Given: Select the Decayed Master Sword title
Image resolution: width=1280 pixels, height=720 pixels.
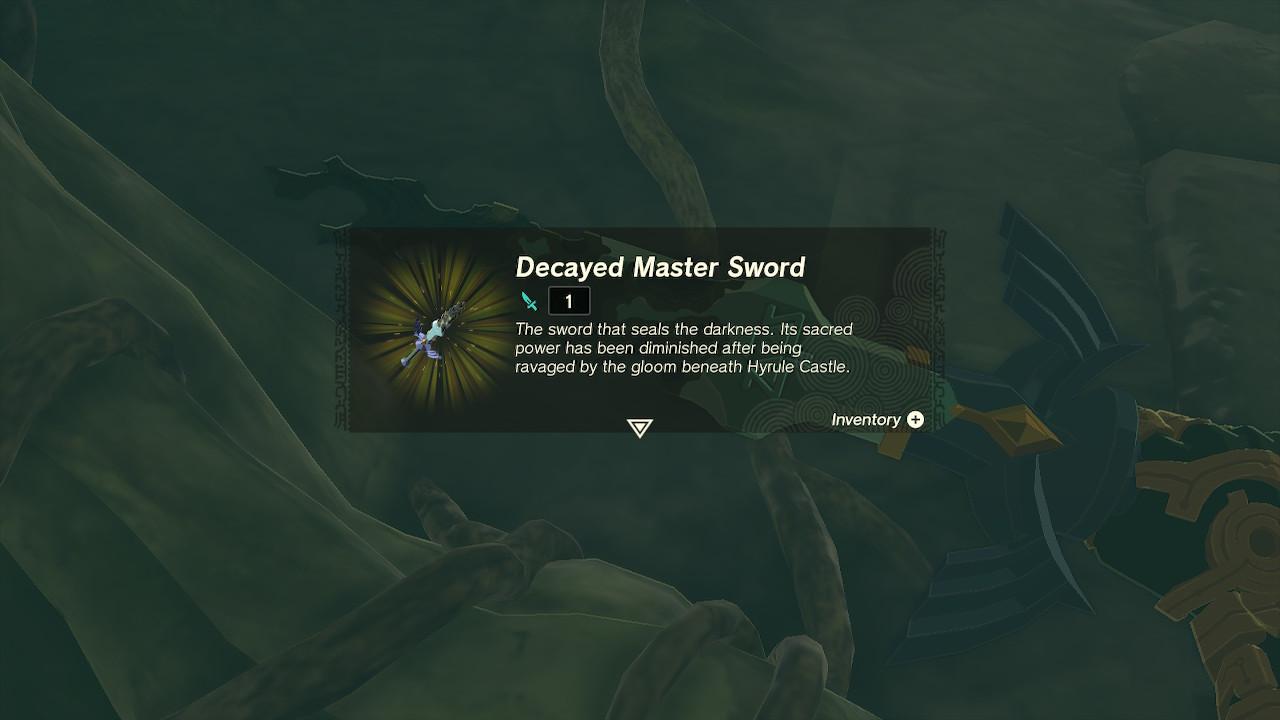Looking at the screenshot, I should pyautogui.click(x=663, y=268).
